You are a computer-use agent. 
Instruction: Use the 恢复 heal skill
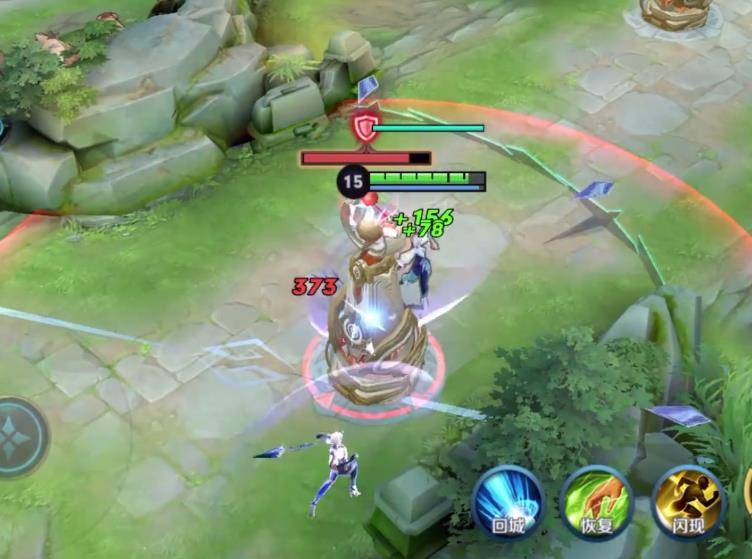point(597,500)
